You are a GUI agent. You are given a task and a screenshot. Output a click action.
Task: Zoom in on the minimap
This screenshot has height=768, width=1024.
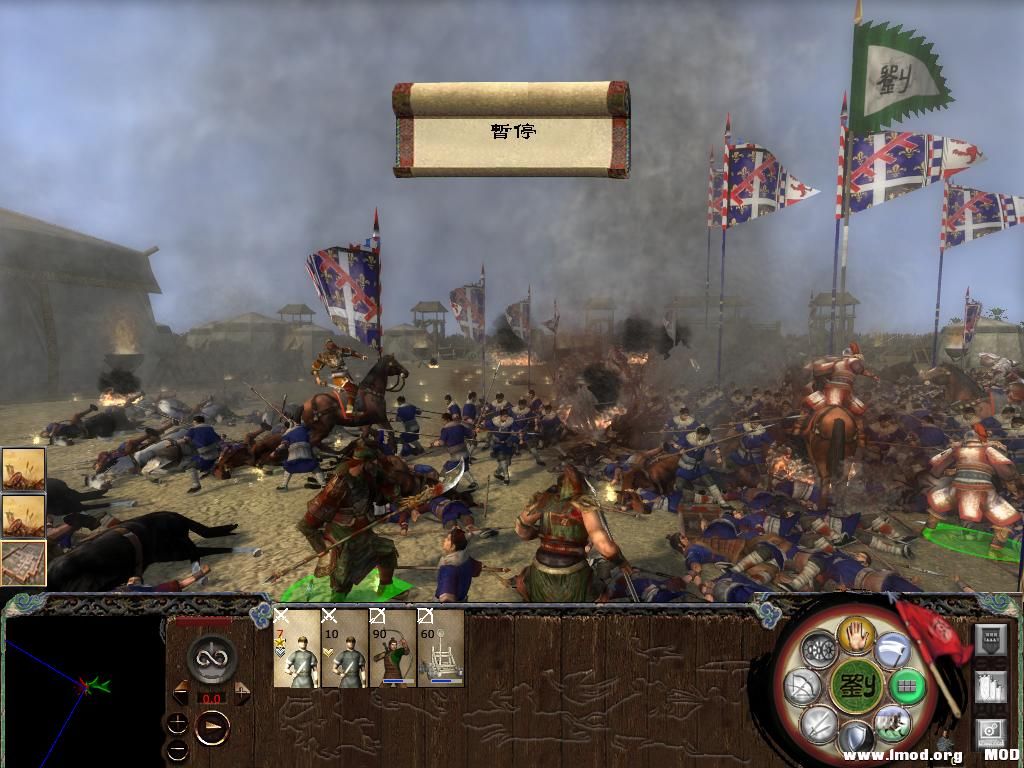tap(178, 722)
